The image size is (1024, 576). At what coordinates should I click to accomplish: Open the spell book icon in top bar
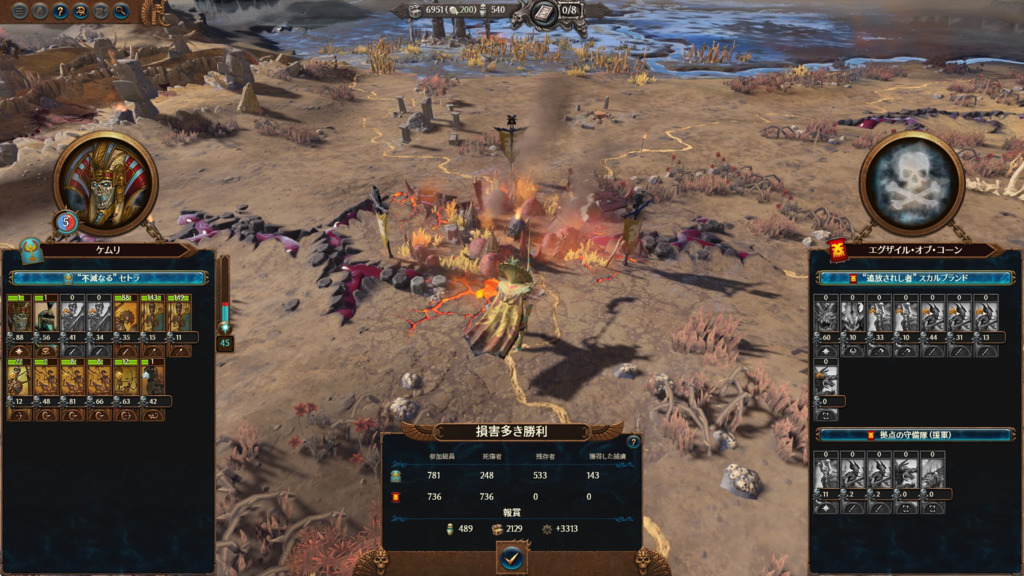545,12
